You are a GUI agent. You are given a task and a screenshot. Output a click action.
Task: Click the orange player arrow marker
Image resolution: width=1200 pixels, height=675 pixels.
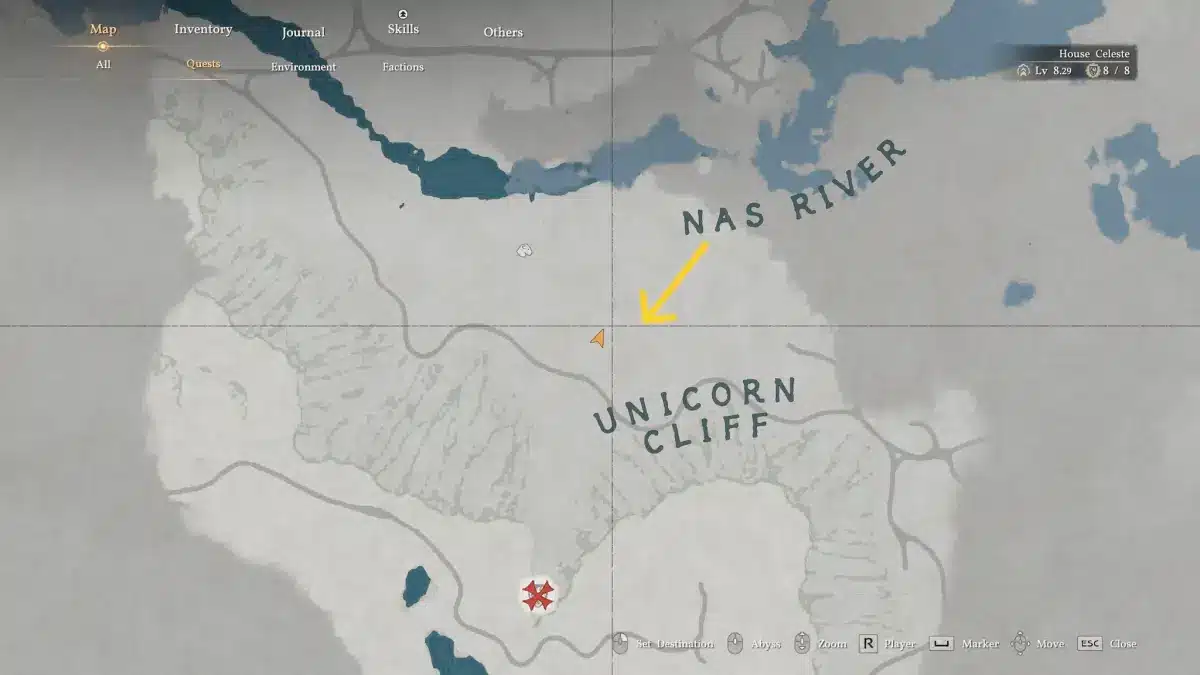[597, 339]
